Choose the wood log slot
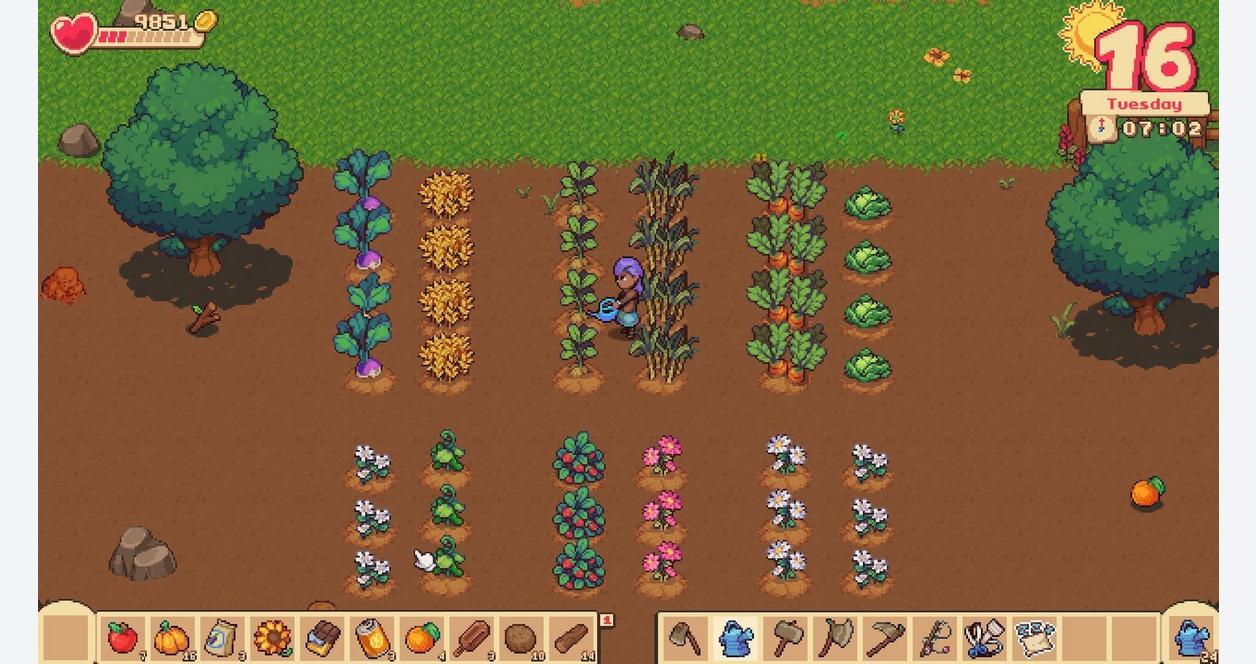 571,638
